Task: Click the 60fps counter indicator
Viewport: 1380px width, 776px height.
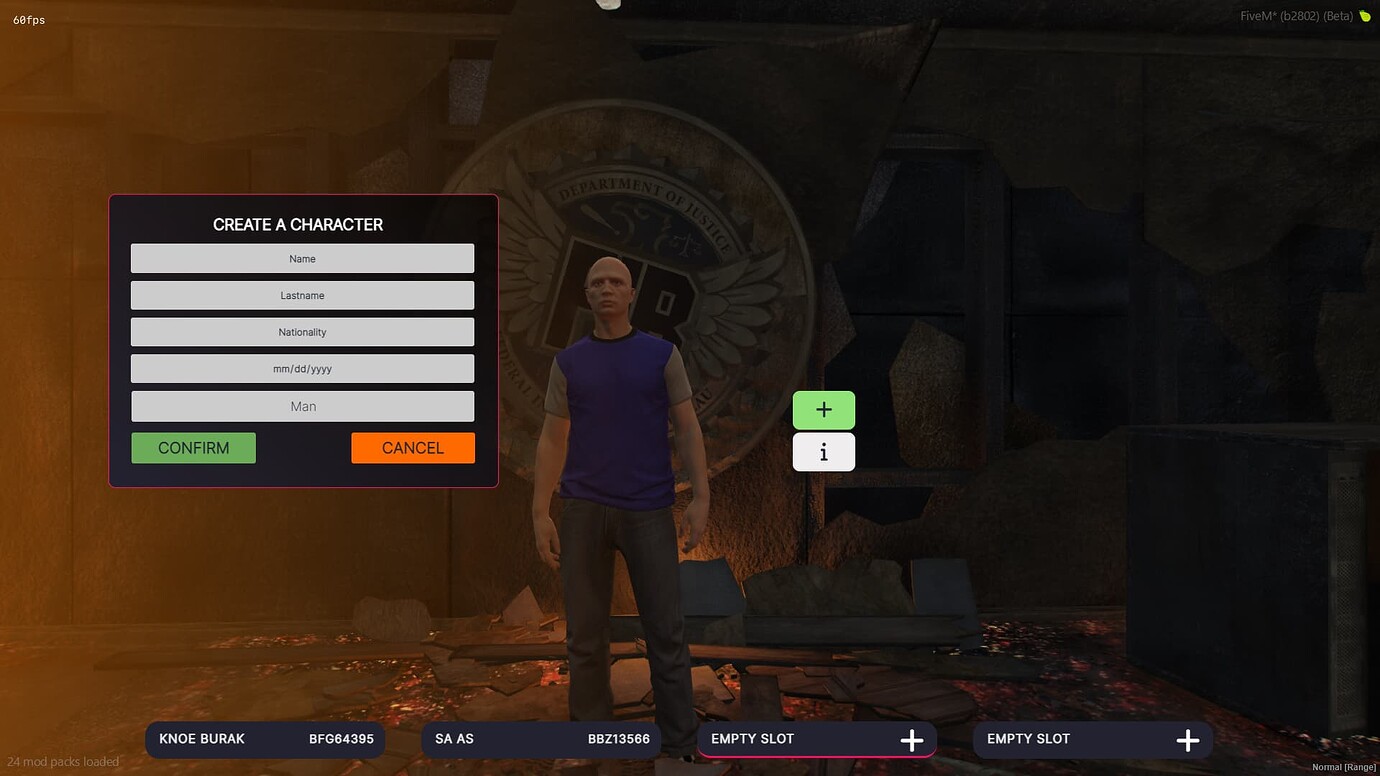Action: (29, 19)
